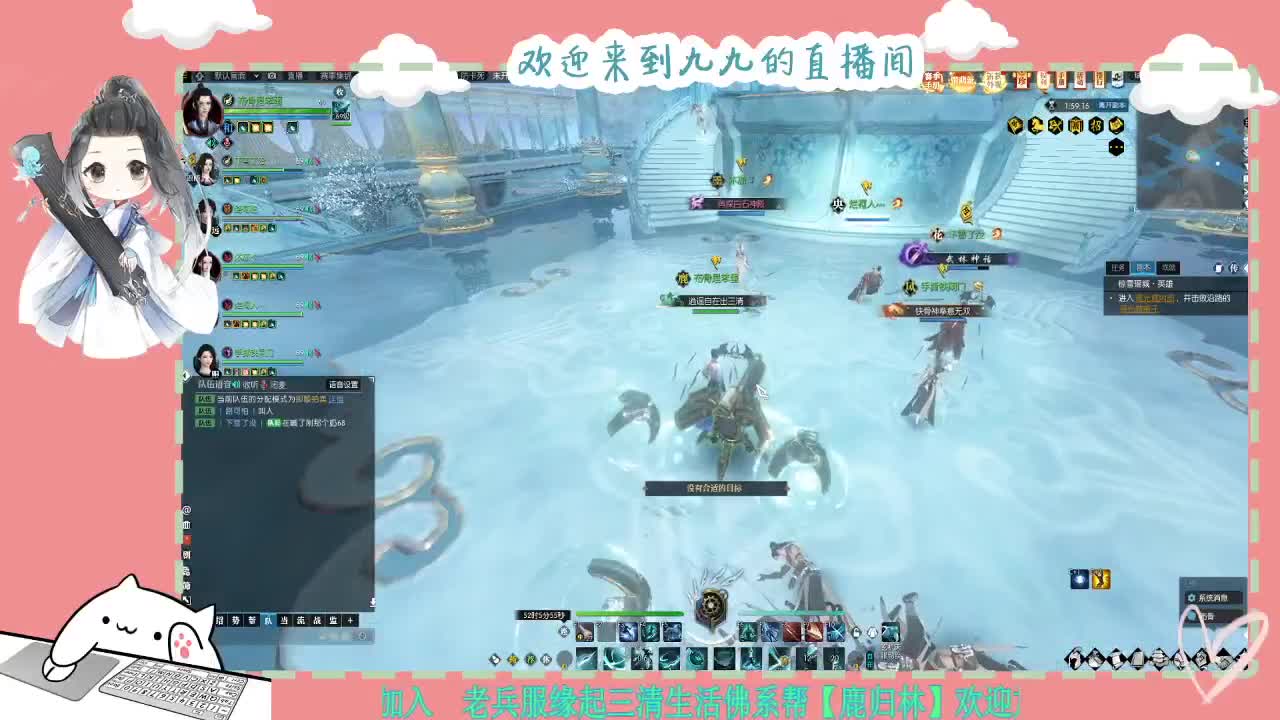Switch to the 副本 quest tracker tab
The image size is (1280, 720).
[1143, 267]
